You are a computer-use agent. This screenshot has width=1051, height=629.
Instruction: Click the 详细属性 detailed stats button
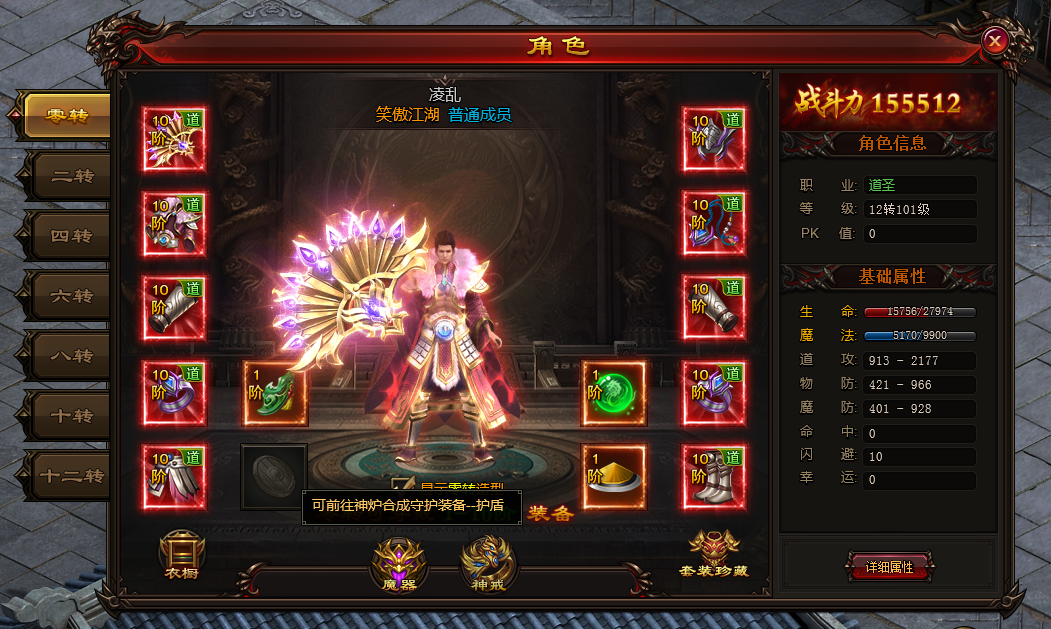[889, 566]
